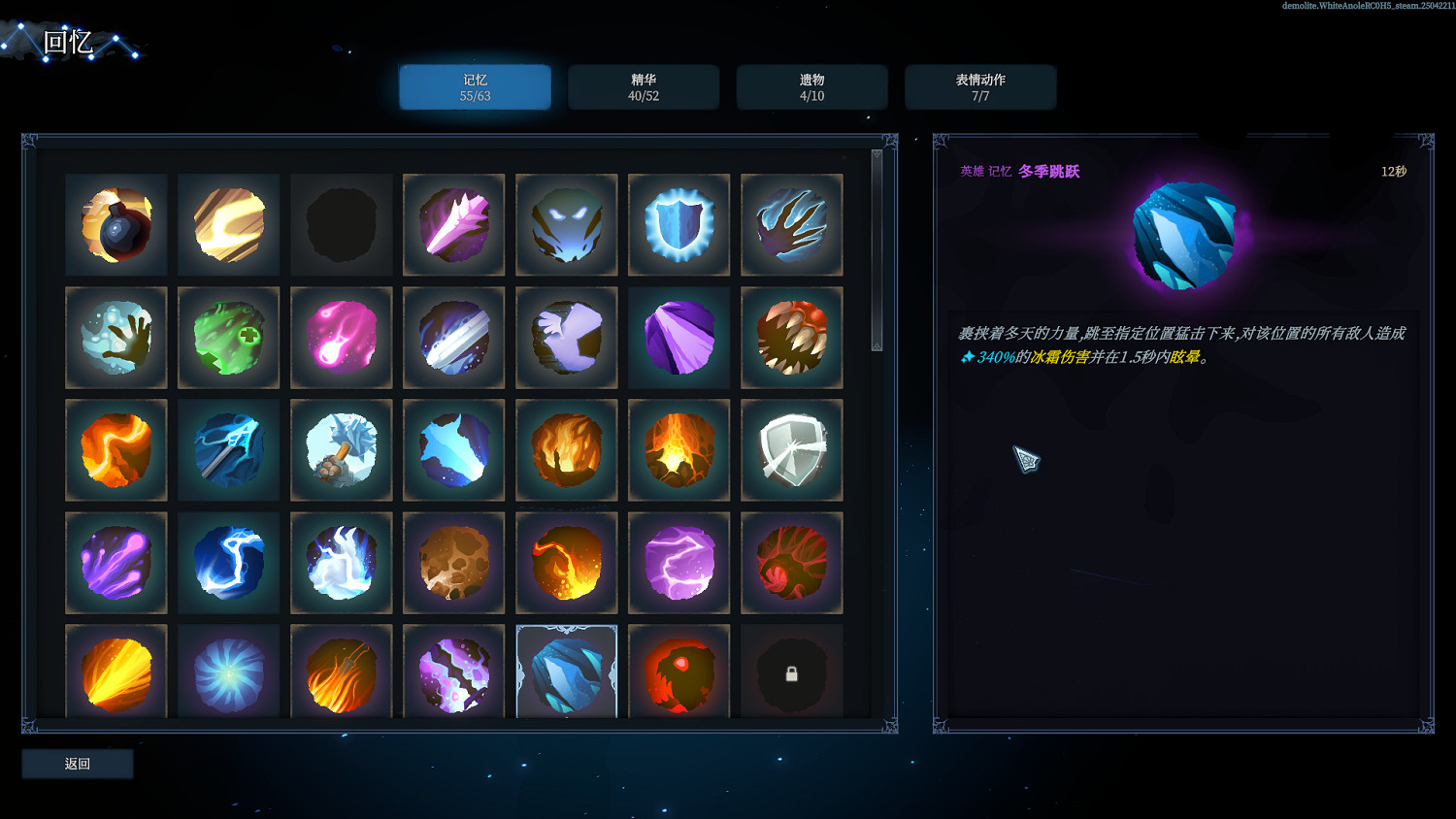Reselect the 记忆 tab
This screenshot has width=1456, height=819.
pos(475,86)
